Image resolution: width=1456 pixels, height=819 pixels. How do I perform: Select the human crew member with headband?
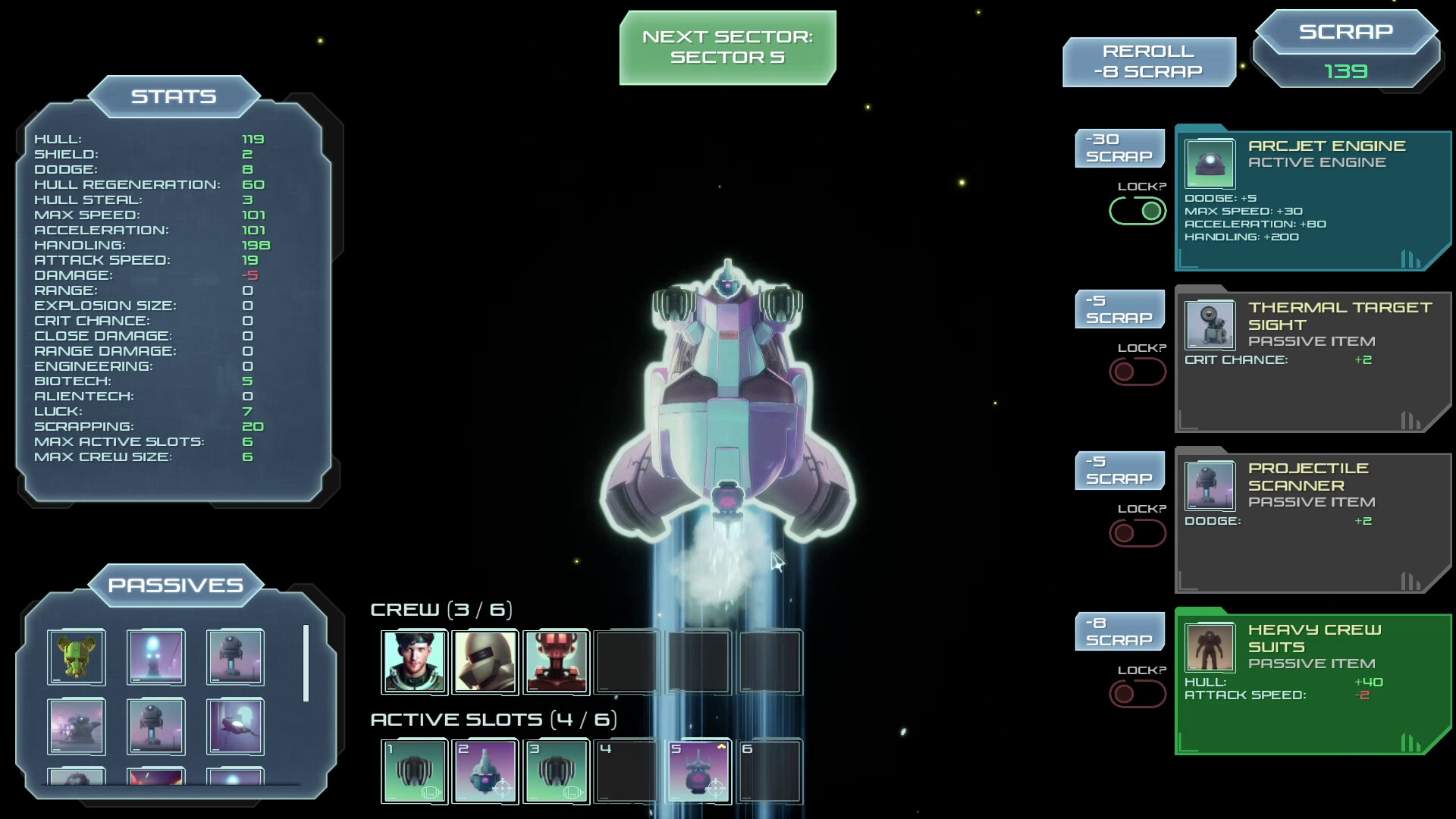click(414, 661)
